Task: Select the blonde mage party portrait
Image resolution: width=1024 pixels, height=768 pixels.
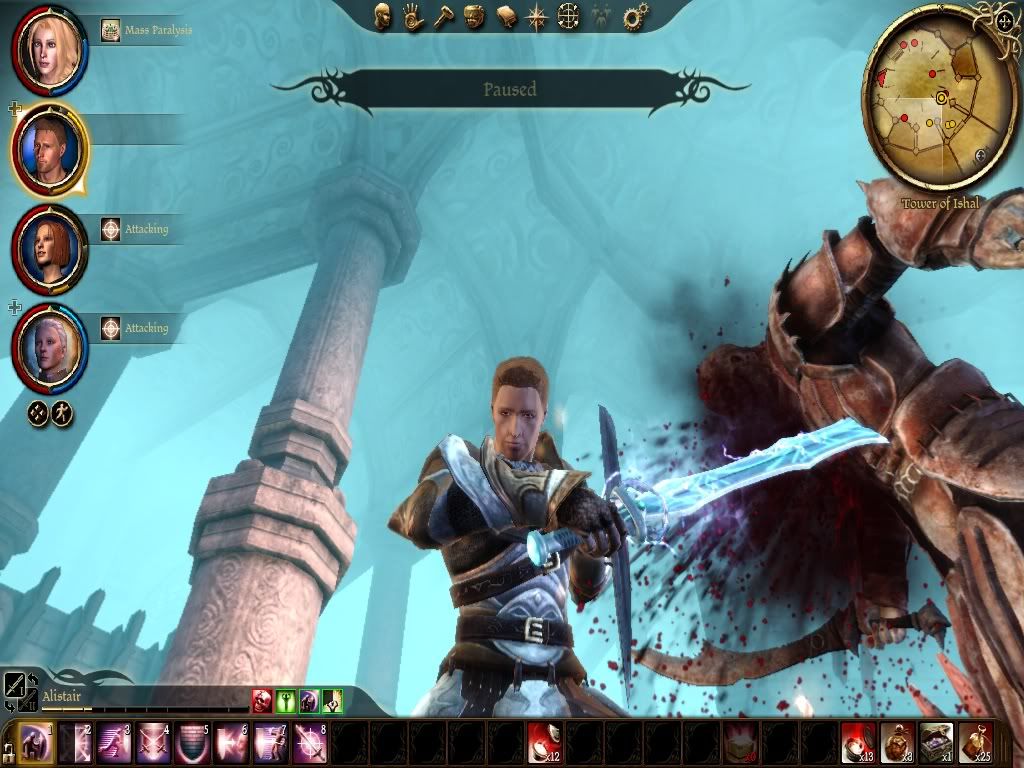Action: [x=47, y=50]
